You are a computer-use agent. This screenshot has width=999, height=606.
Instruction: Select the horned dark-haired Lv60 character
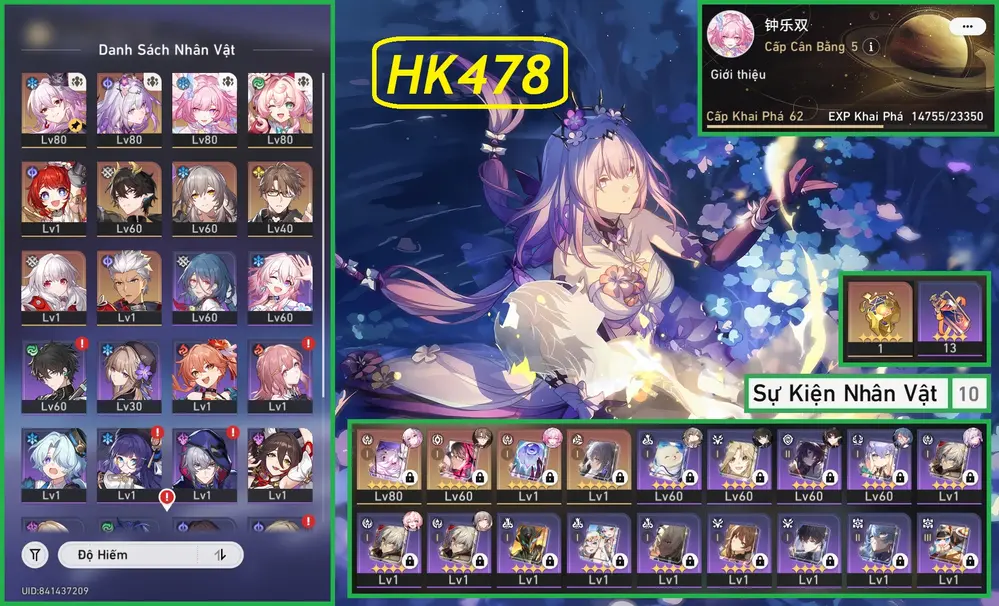point(127,194)
